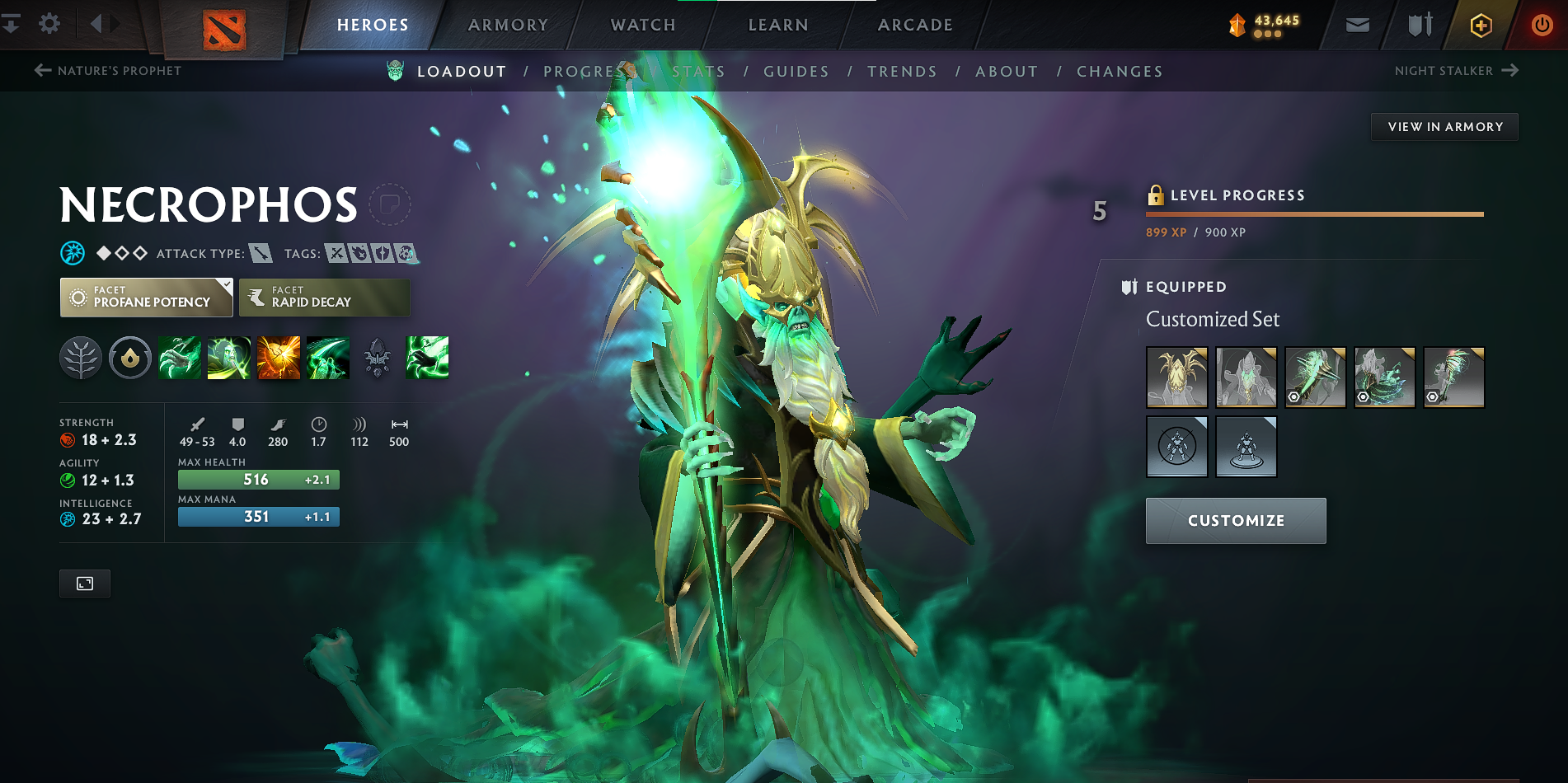Viewport: 1568px width, 783px height.
Task: Toggle the fullscreen model view button
Action: click(x=85, y=584)
